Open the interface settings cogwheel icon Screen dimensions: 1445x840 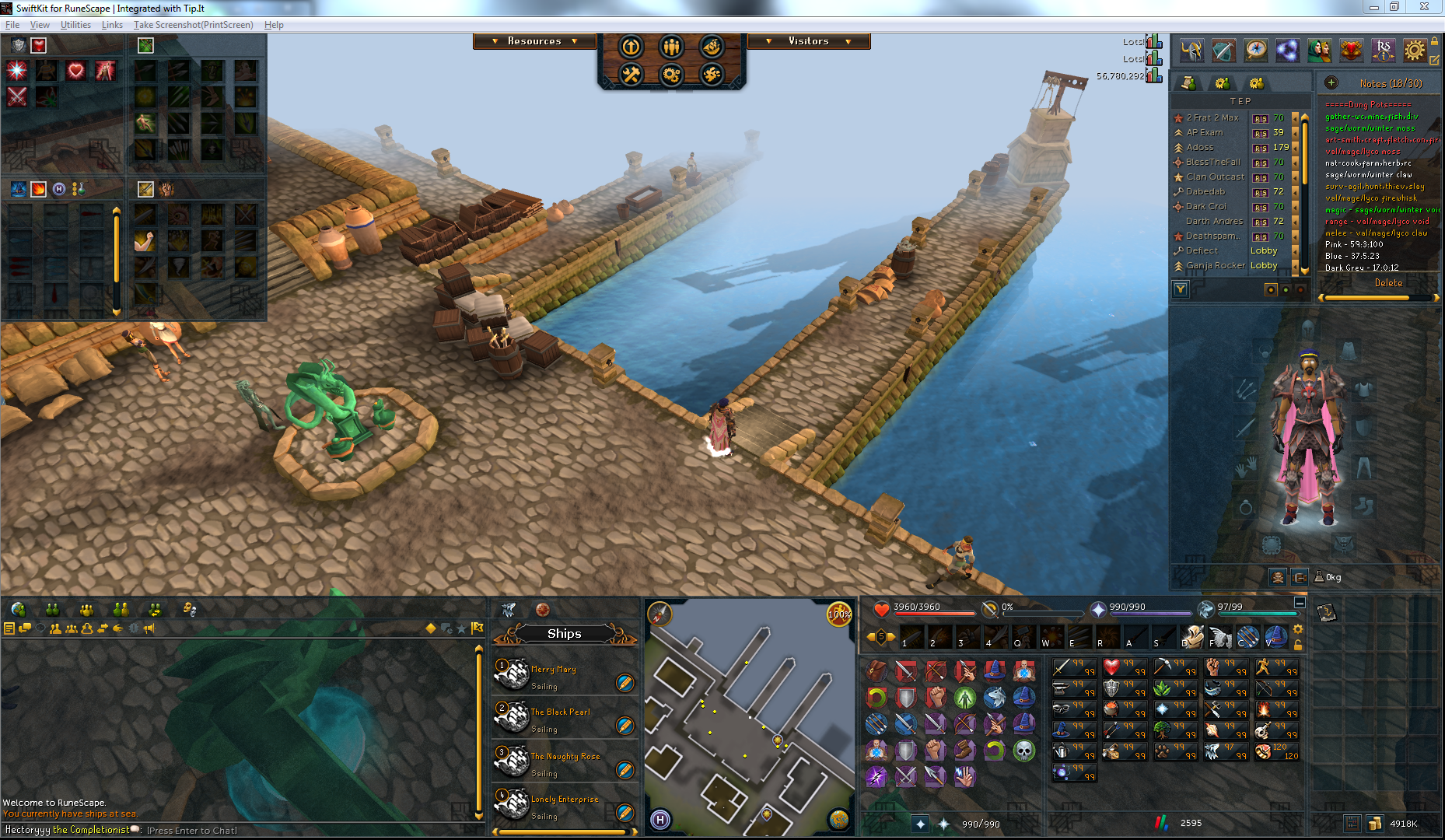click(x=1415, y=51)
